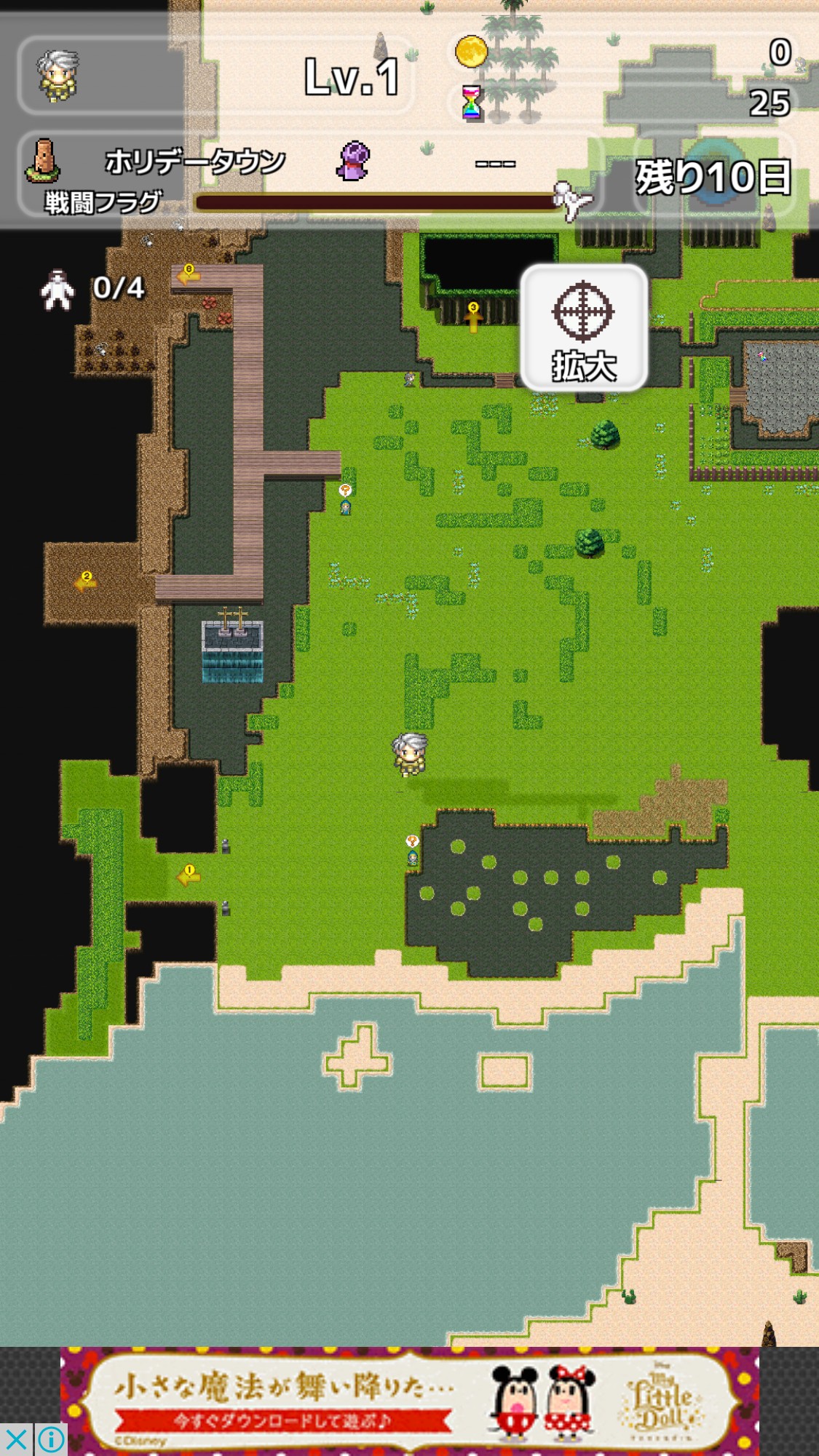Select the yellow exit marker numbered 8
This screenshot has height=1456, width=819.
(x=189, y=275)
